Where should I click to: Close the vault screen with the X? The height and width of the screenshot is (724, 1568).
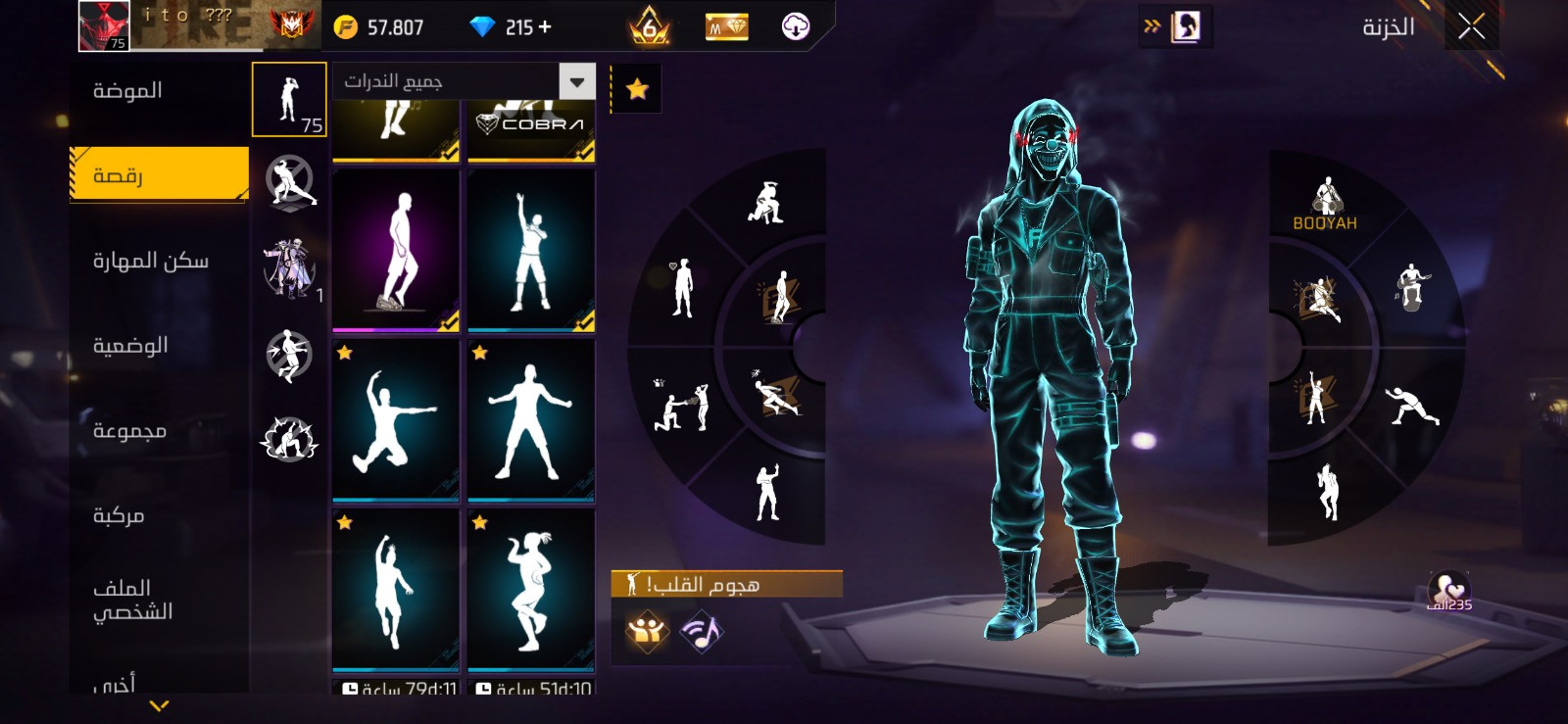pyautogui.click(x=1471, y=26)
